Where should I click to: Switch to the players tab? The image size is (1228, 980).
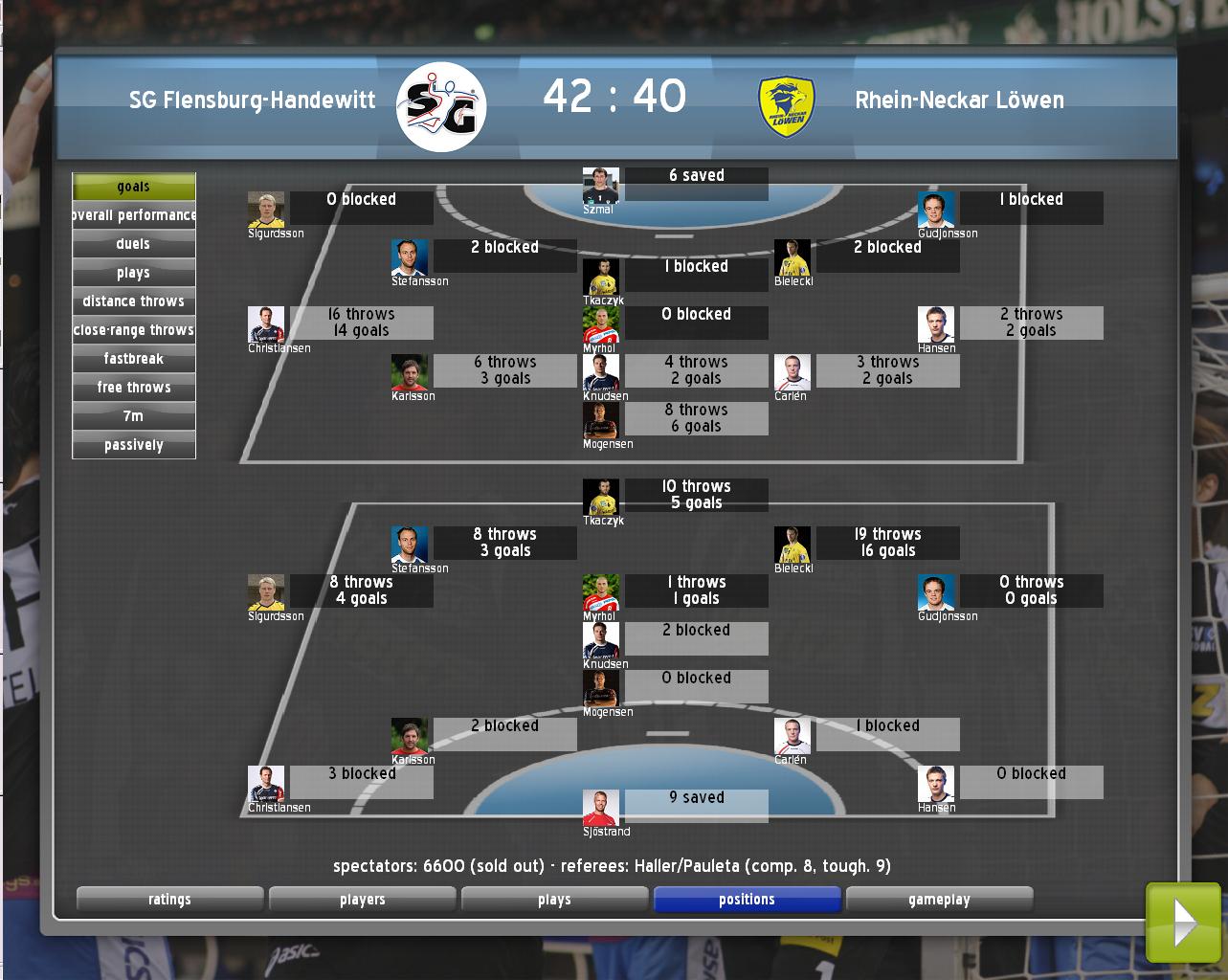[x=363, y=900]
